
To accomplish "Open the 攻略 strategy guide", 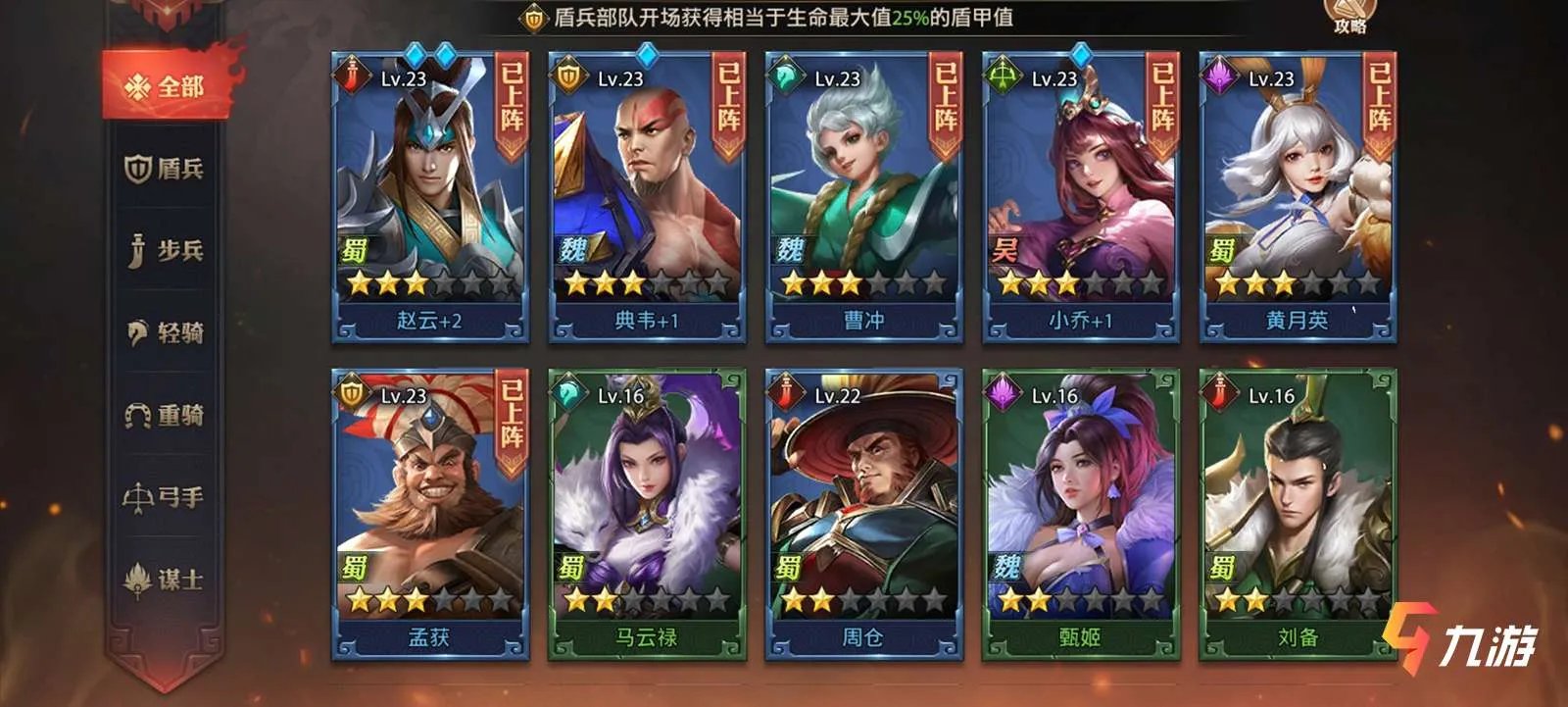I will 1350,17.
